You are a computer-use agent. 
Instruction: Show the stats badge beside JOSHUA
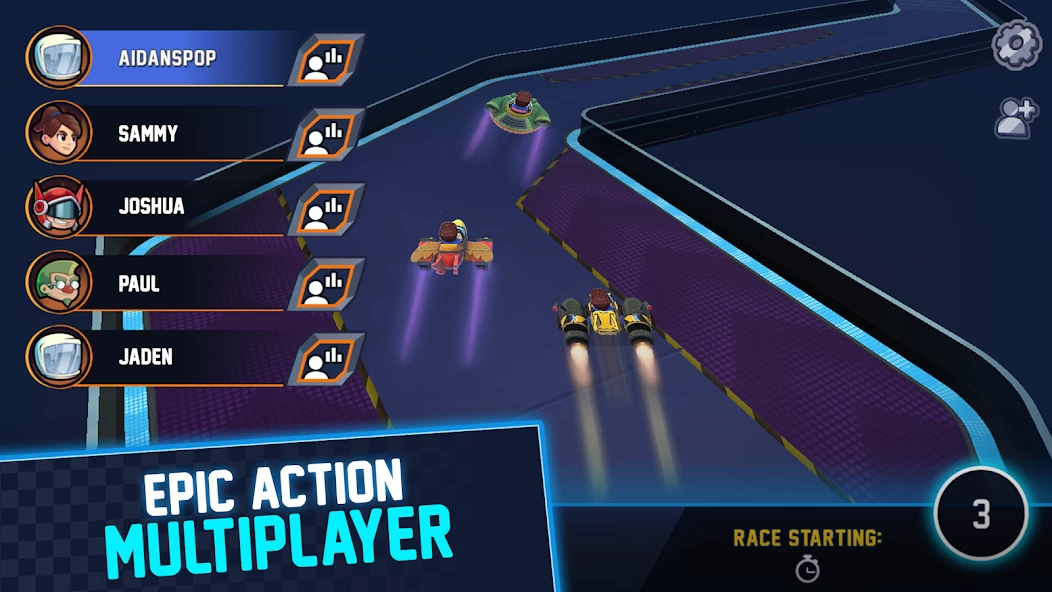326,210
